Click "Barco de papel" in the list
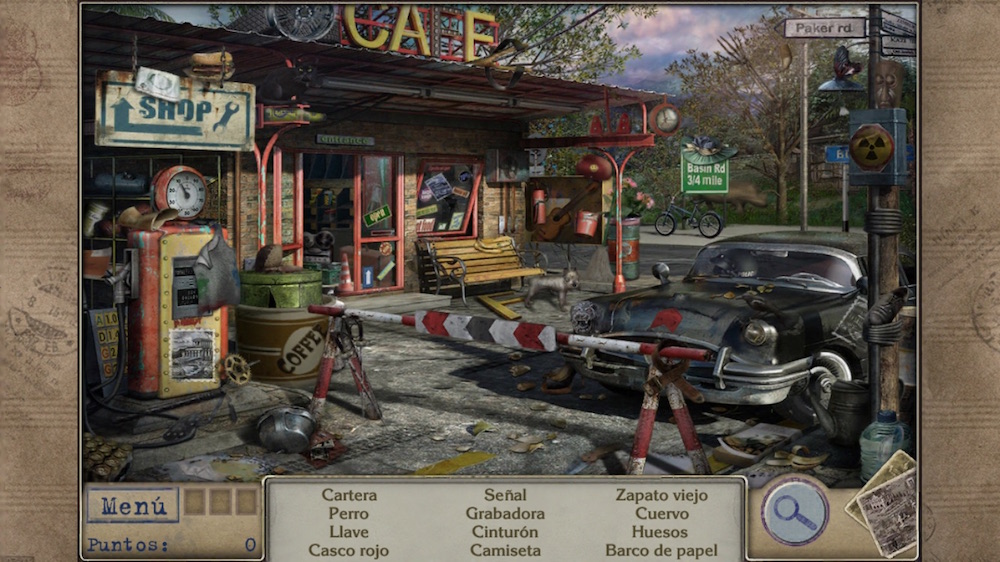The width and height of the screenshot is (1000, 562). pyautogui.click(x=661, y=550)
